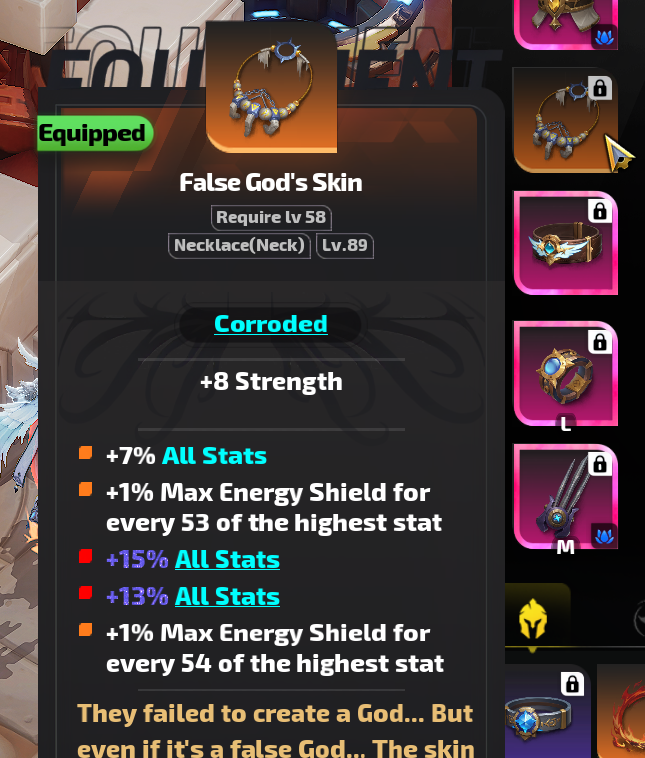
Task: Open the Corroded keyword link
Action: click(x=270, y=324)
